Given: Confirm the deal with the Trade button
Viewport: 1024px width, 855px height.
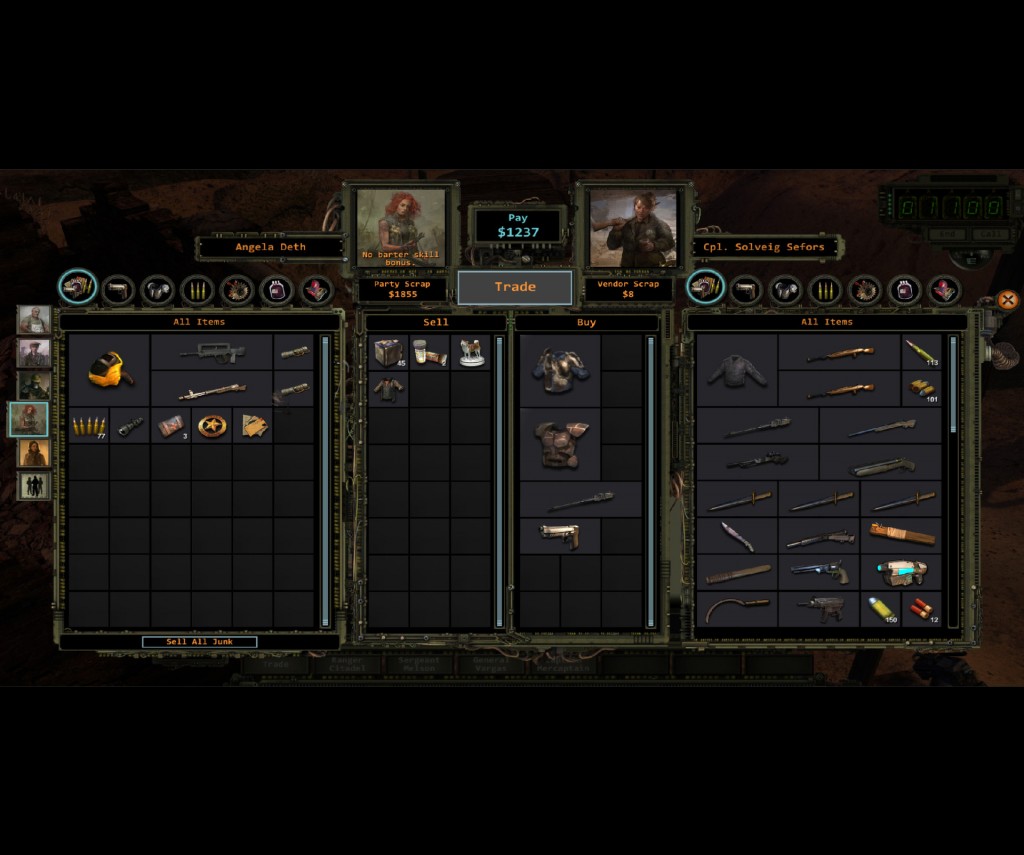Looking at the screenshot, I should click(x=515, y=287).
